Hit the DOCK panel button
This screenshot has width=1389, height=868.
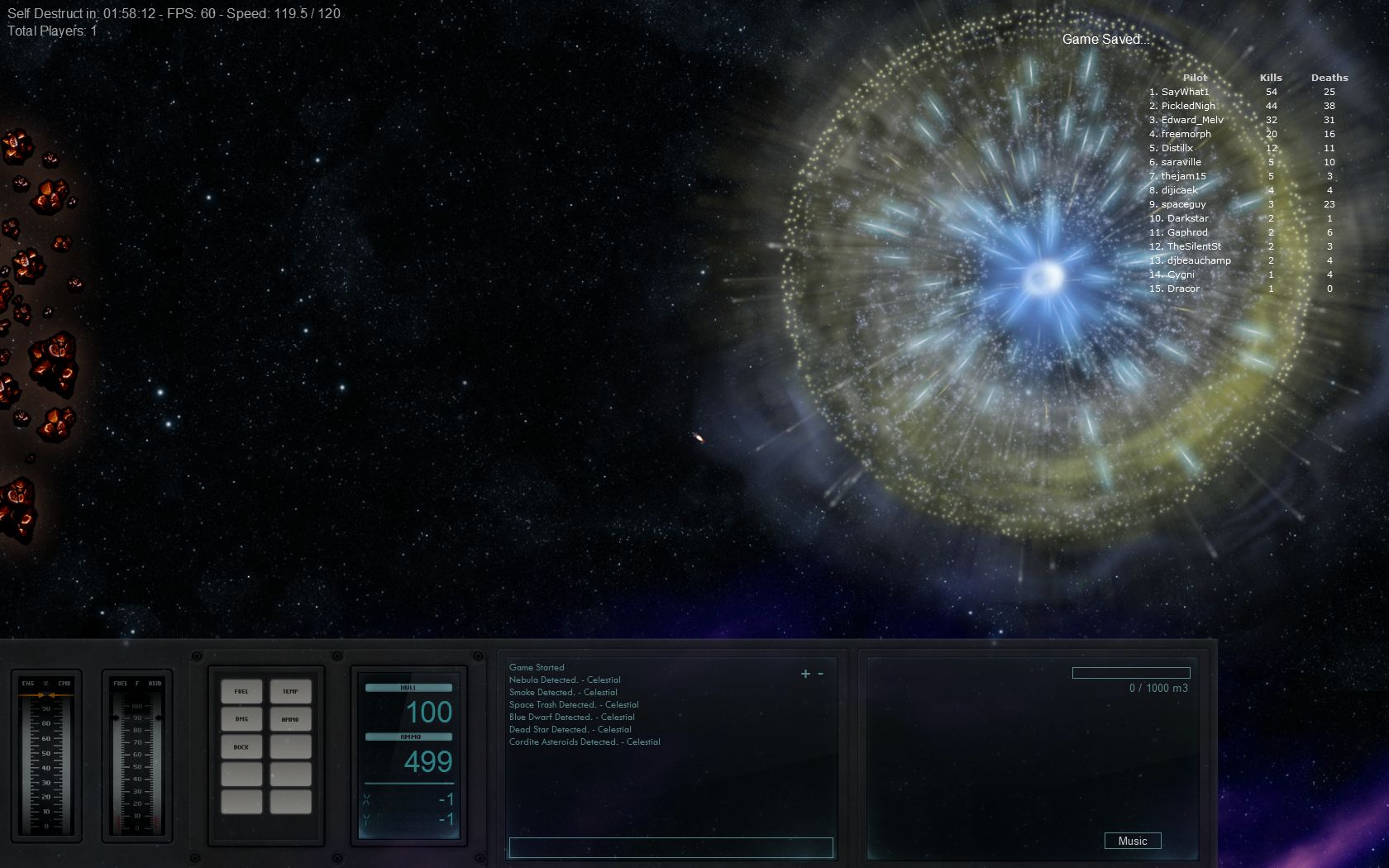[241, 747]
